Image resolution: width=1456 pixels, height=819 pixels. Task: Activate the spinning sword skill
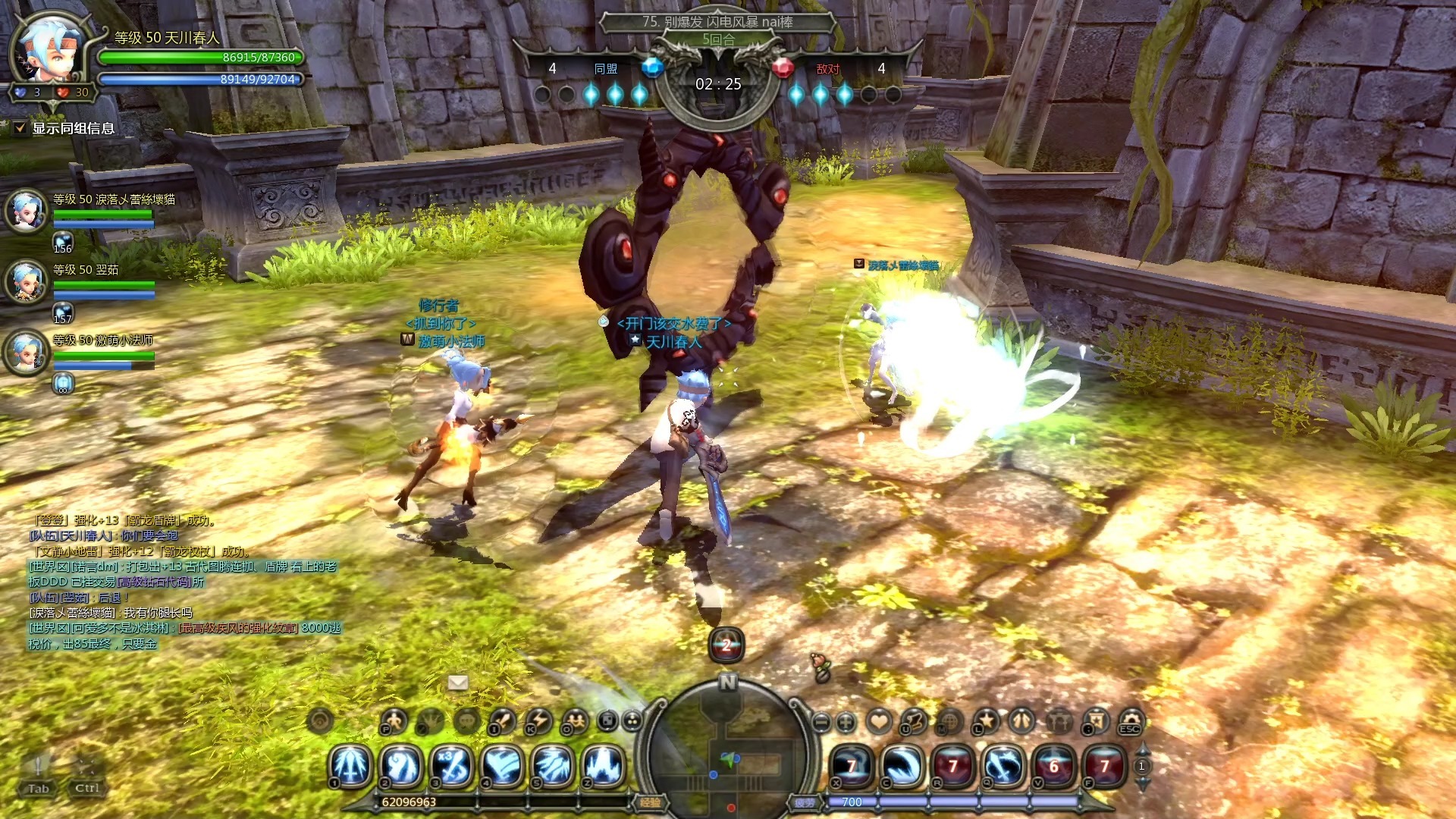(x=1003, y=767)
